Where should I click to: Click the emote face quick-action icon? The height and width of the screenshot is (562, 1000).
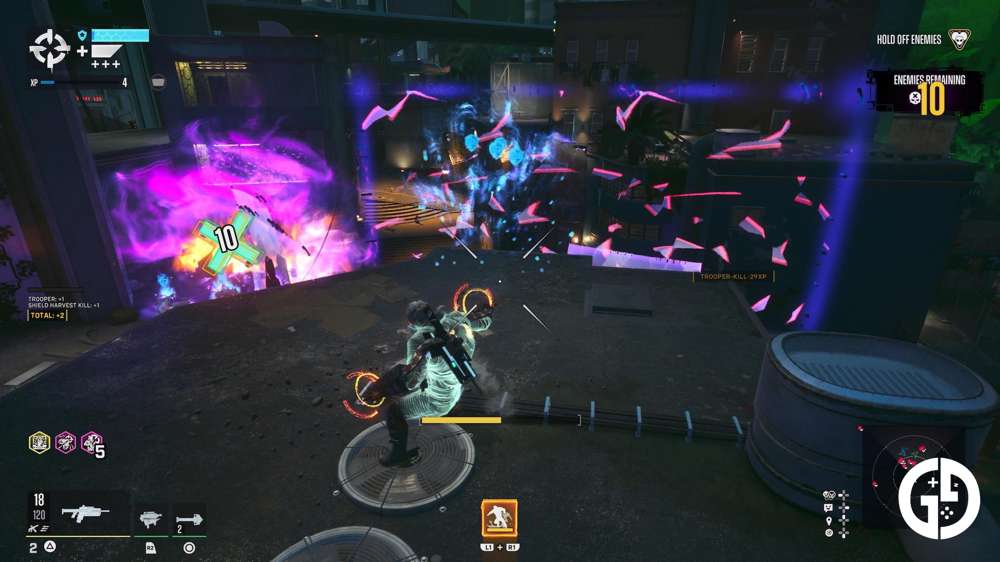(829, 507)
